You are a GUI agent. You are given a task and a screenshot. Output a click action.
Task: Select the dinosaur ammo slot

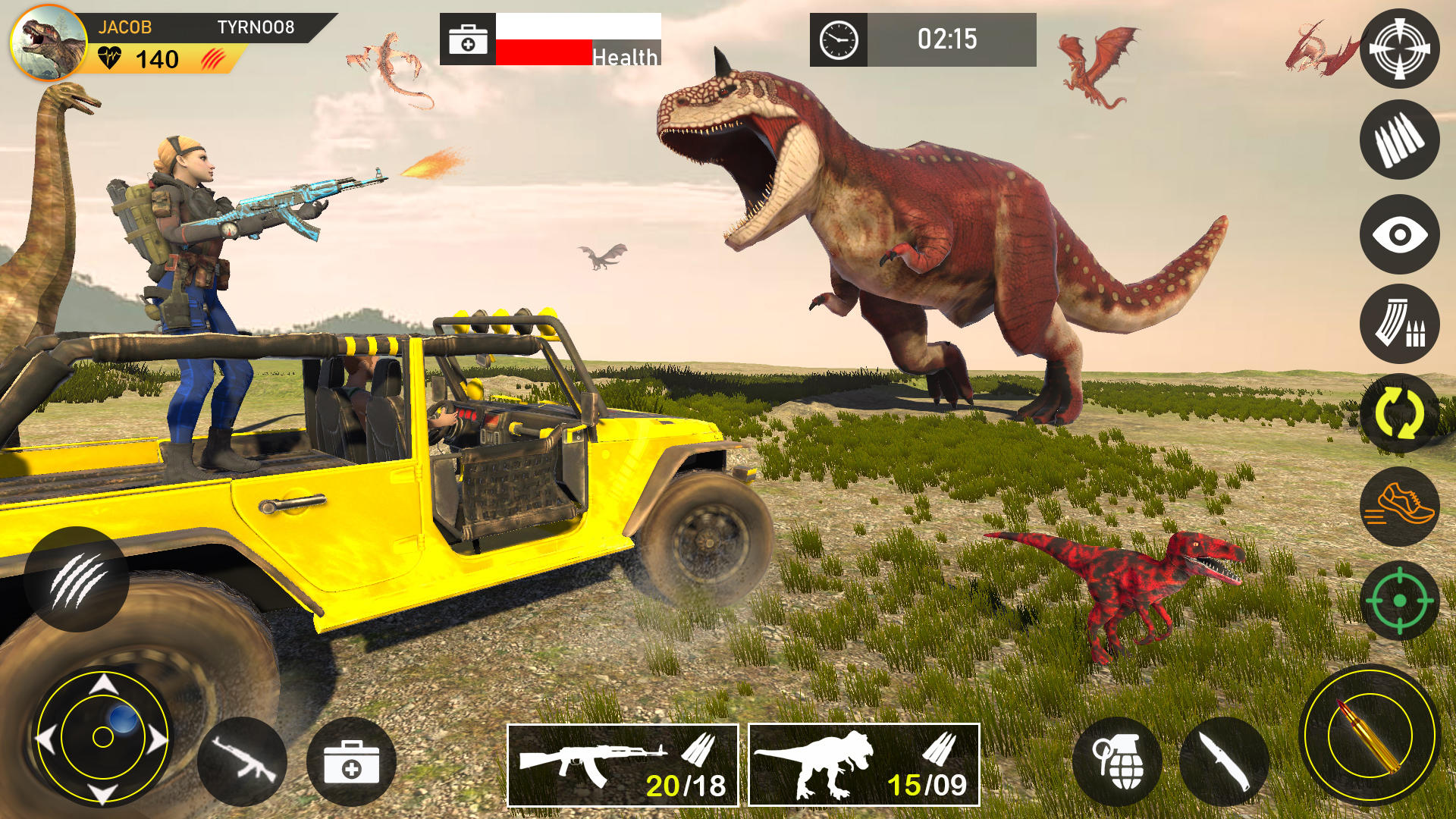pos(864,765)
